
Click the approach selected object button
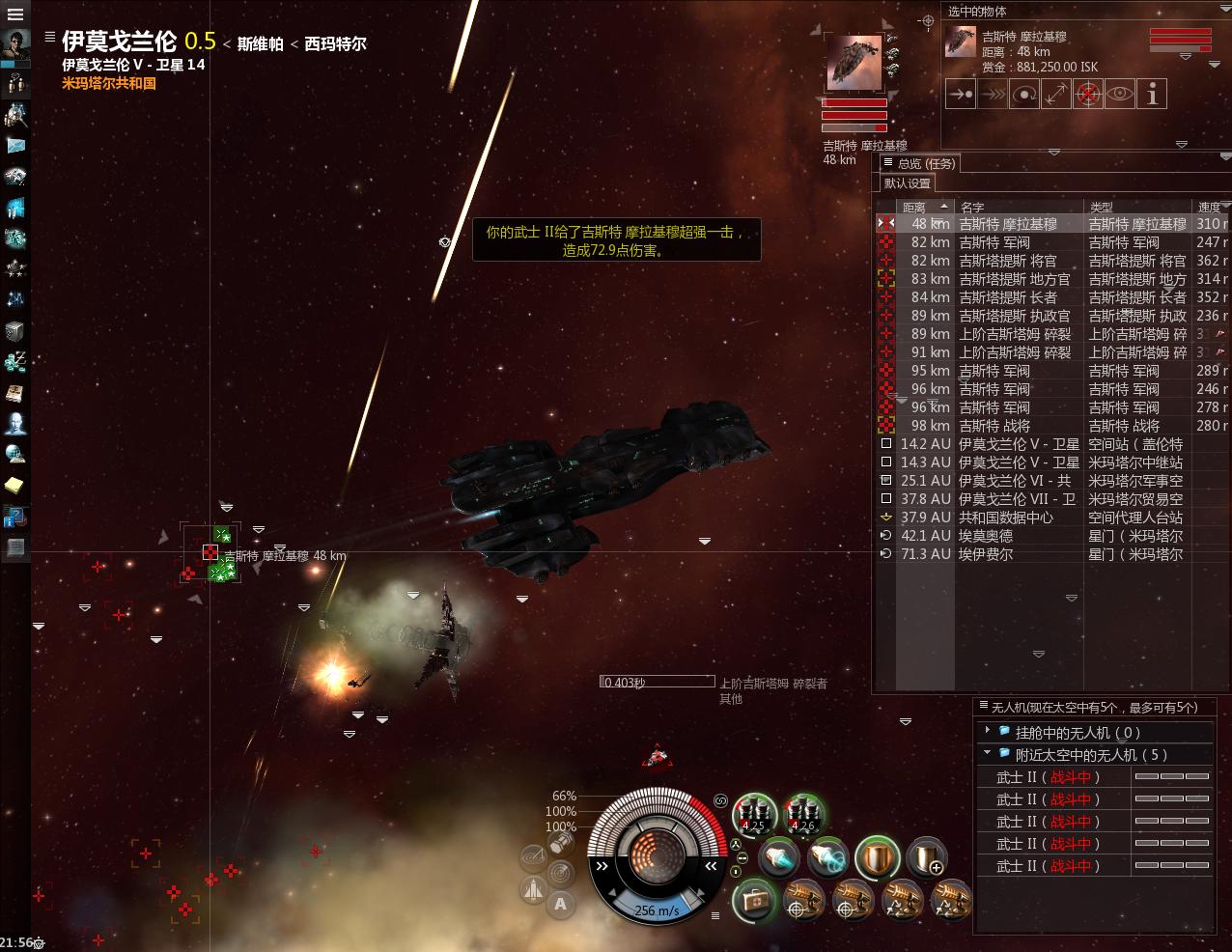pyautogui.click(x=960, y=94)
